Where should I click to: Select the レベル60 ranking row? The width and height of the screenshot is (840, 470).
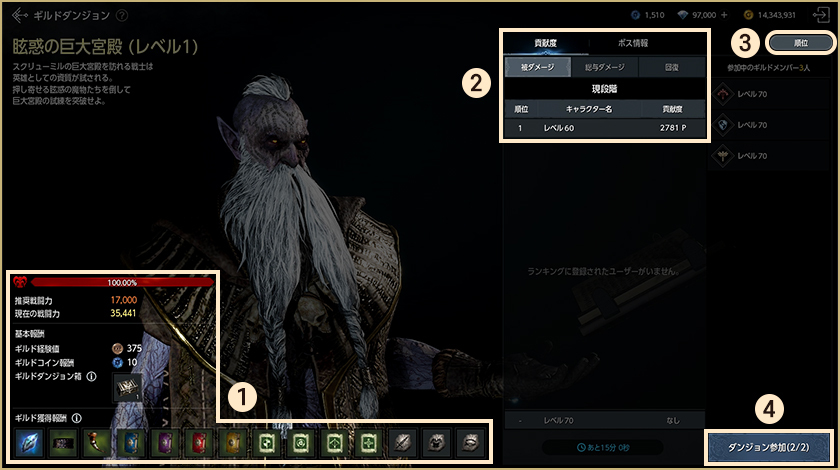click(604, 128)
